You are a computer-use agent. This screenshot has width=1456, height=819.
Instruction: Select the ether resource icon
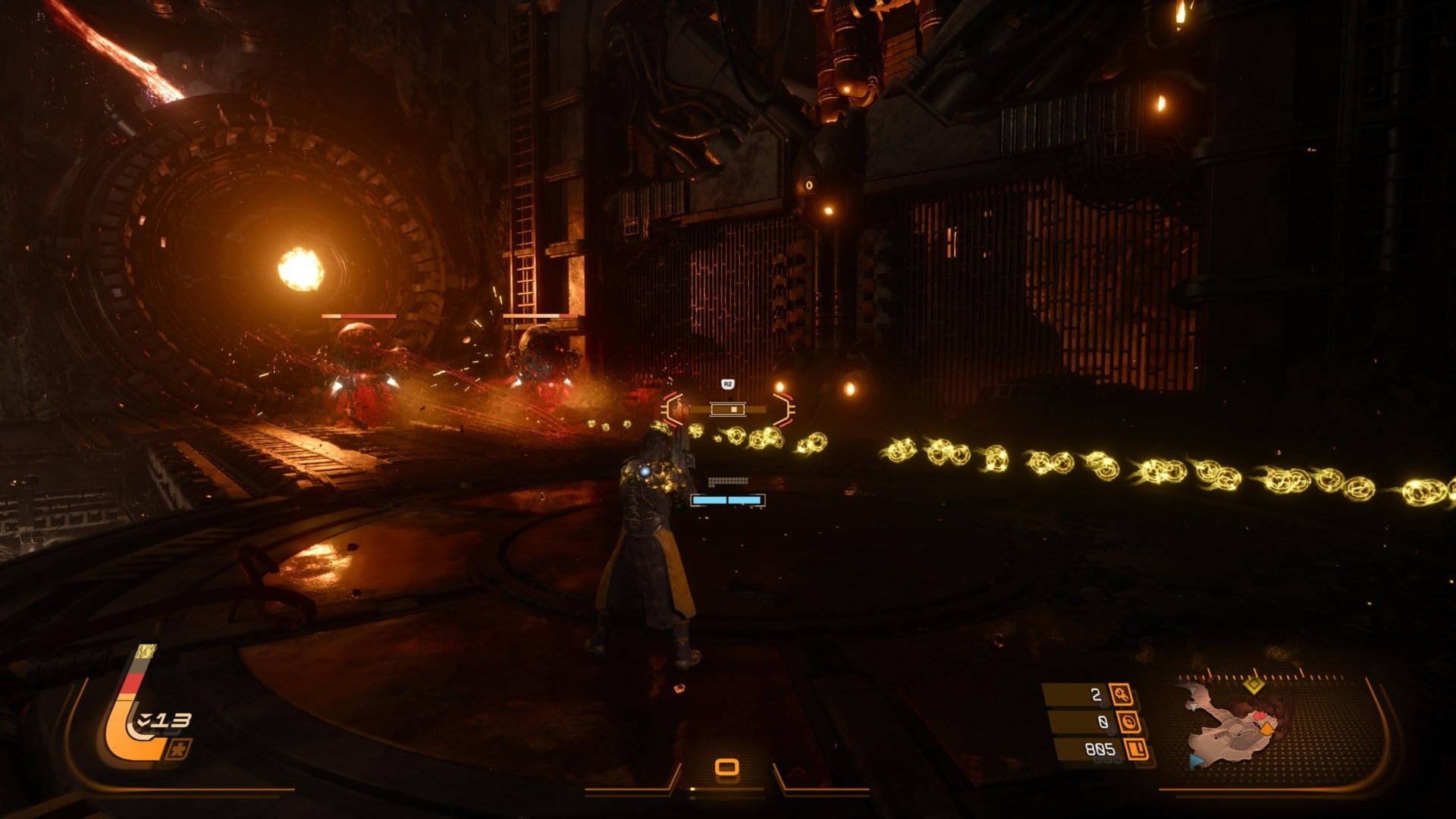pos(1128,722)
